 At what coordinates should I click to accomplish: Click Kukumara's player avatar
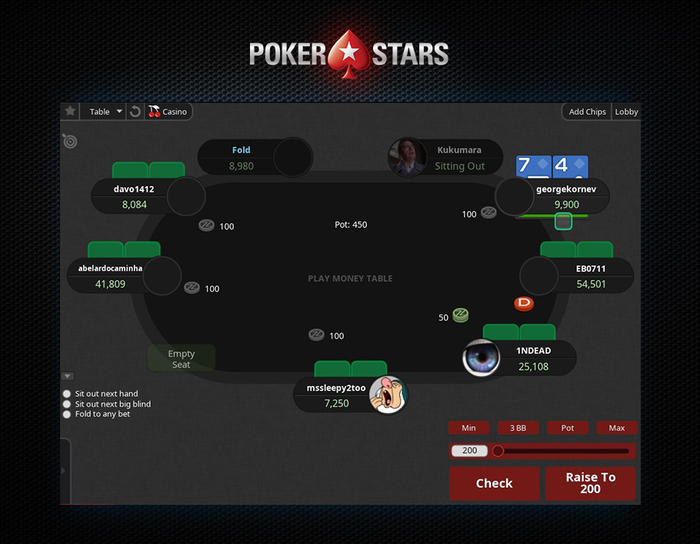[408, 157]
